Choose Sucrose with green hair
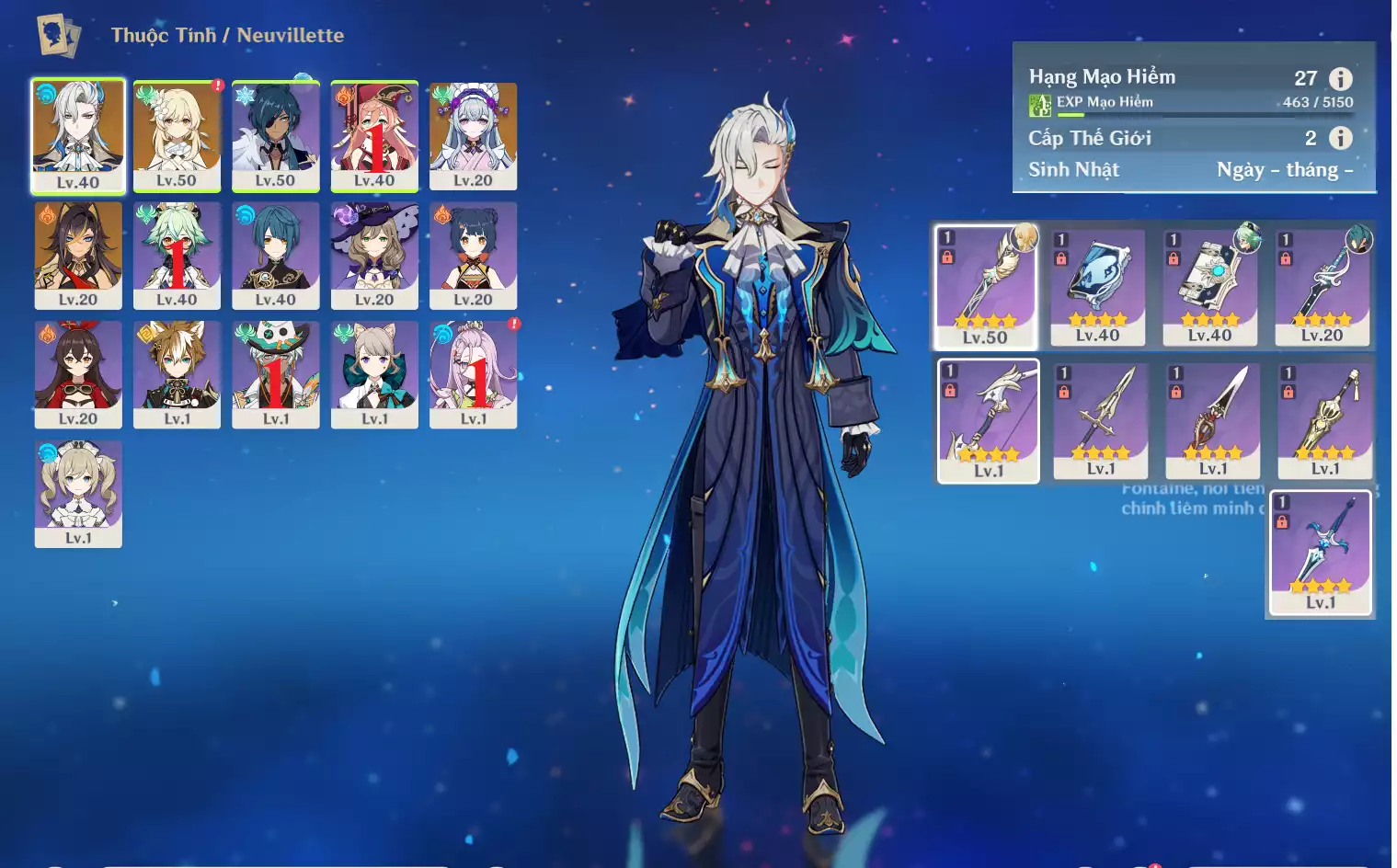Viewport: 1397px width, 868px height. coord(177,255)
